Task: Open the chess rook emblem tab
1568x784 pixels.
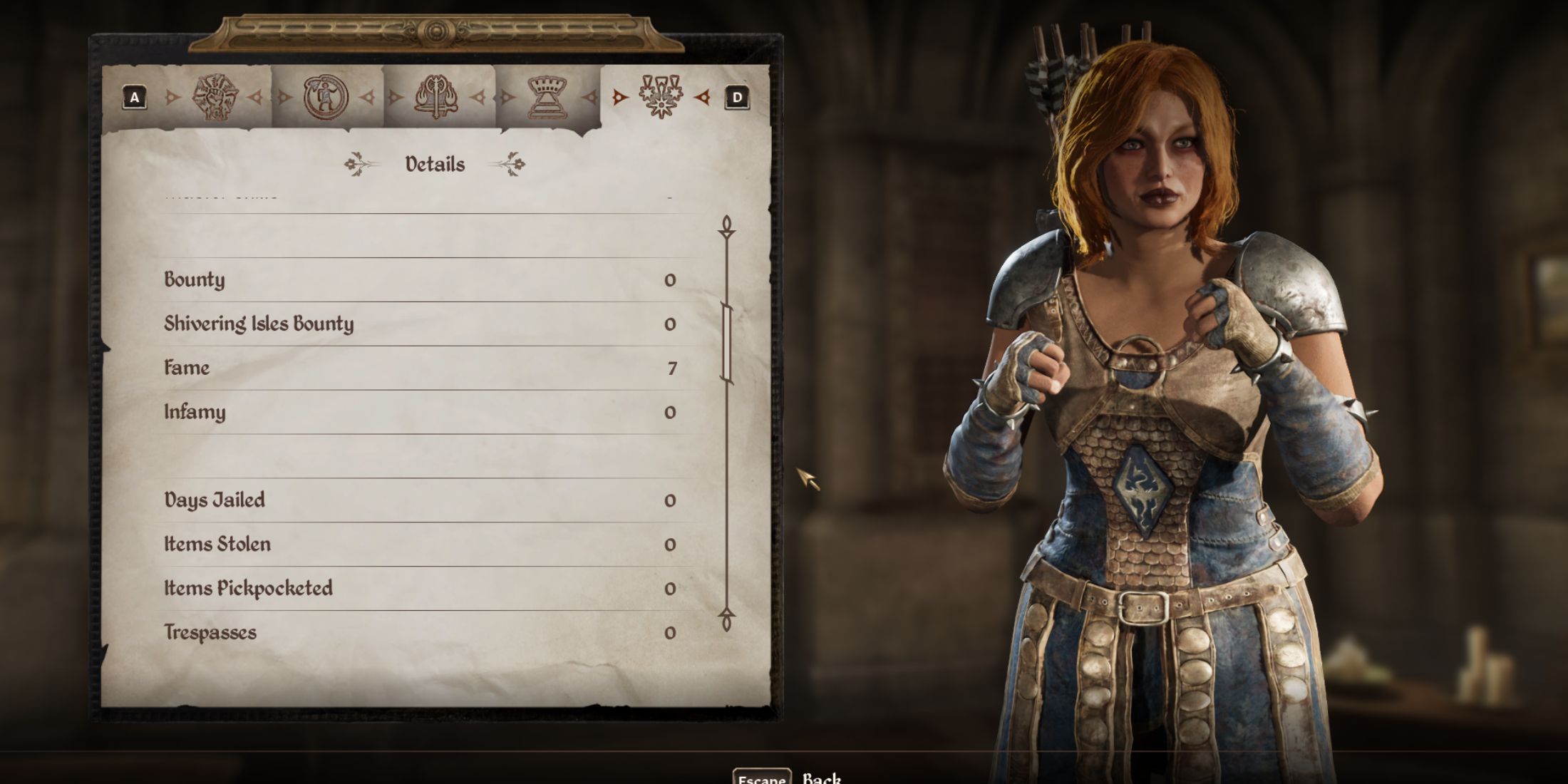Action: 547,97
